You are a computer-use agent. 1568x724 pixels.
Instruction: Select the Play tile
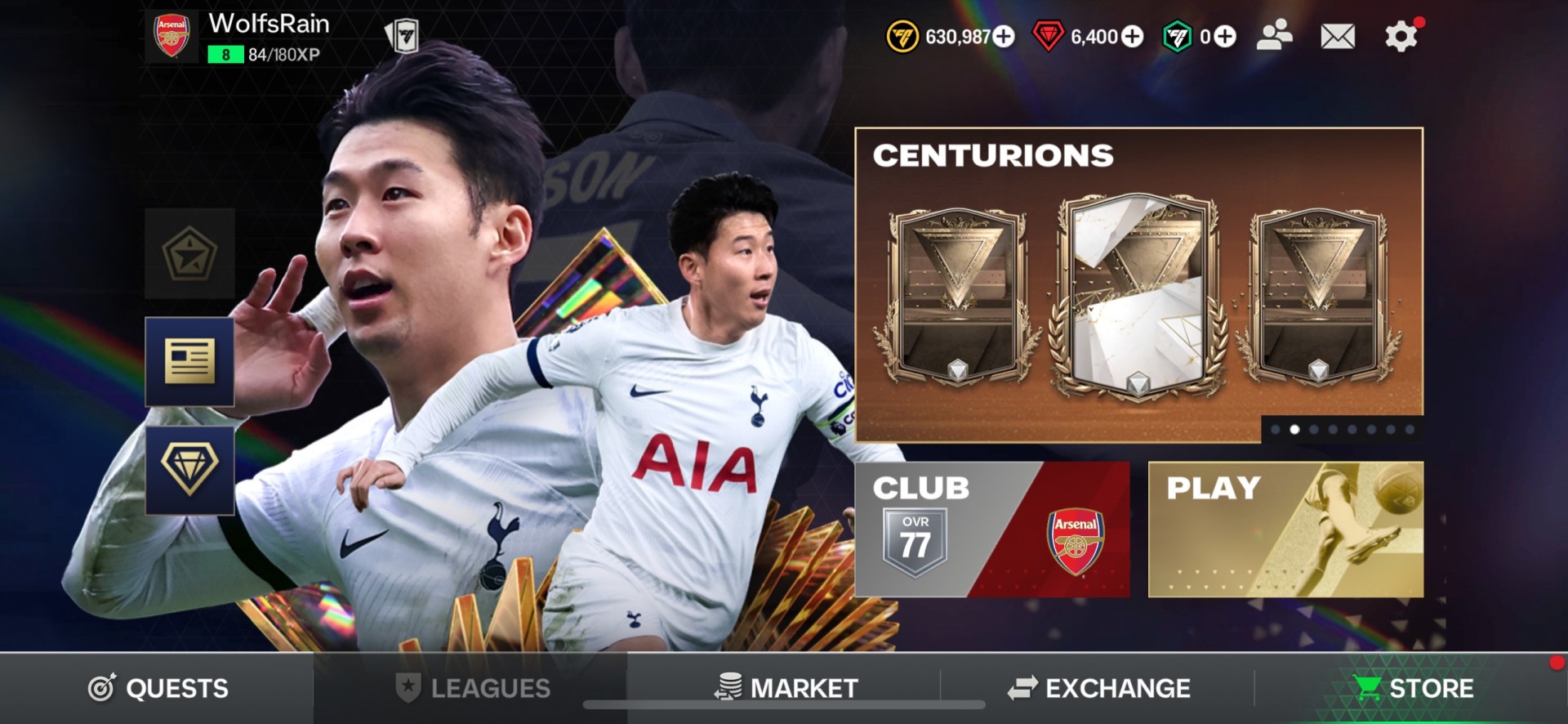click(x=1285, y=530)
